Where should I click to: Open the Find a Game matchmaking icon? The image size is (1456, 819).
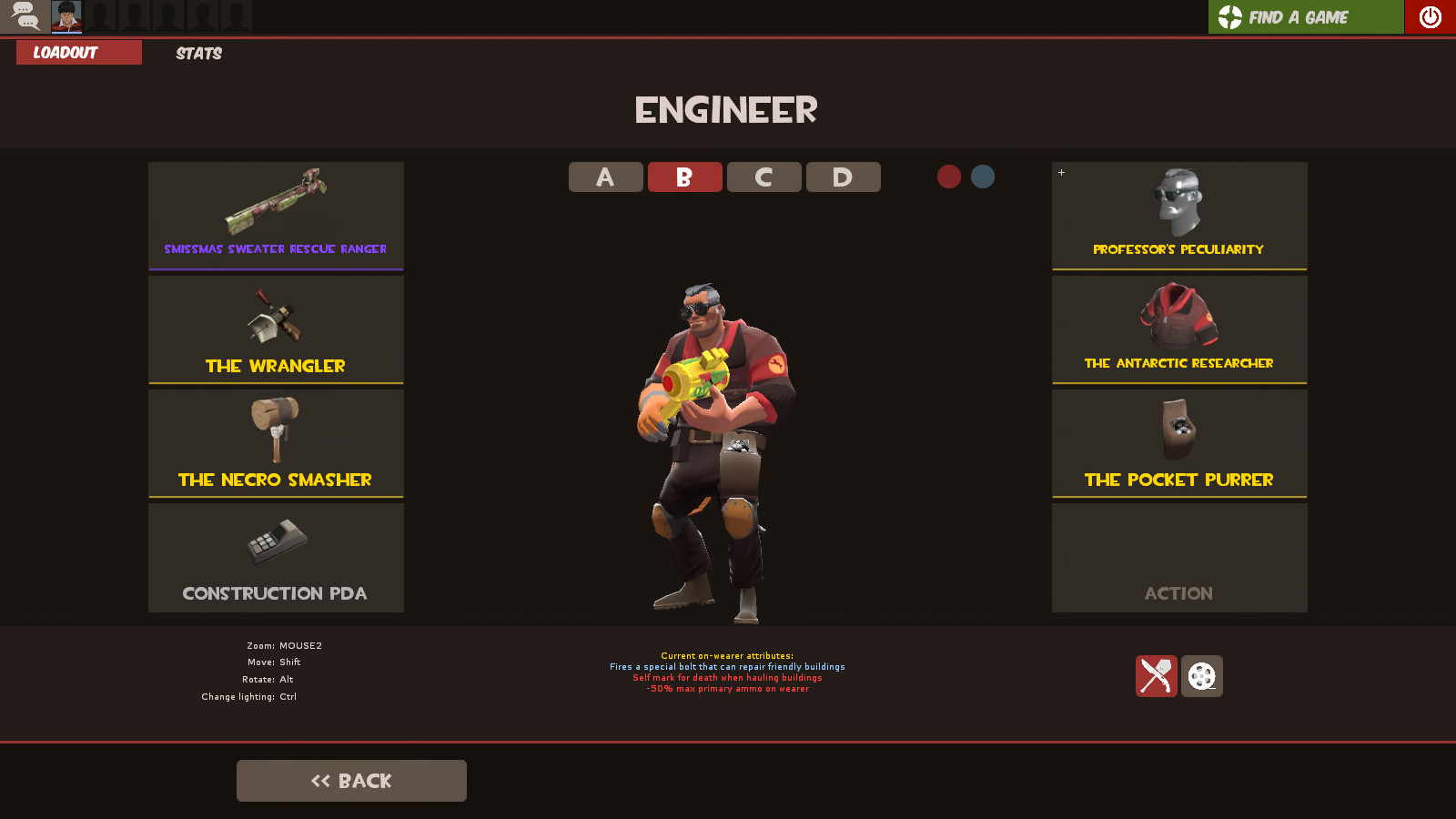[1306, 16]
